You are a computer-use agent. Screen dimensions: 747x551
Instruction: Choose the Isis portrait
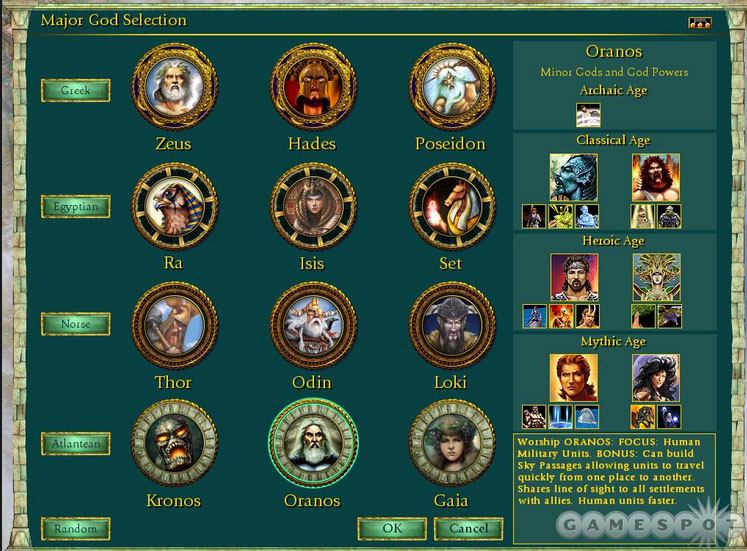tap(312, 206)
